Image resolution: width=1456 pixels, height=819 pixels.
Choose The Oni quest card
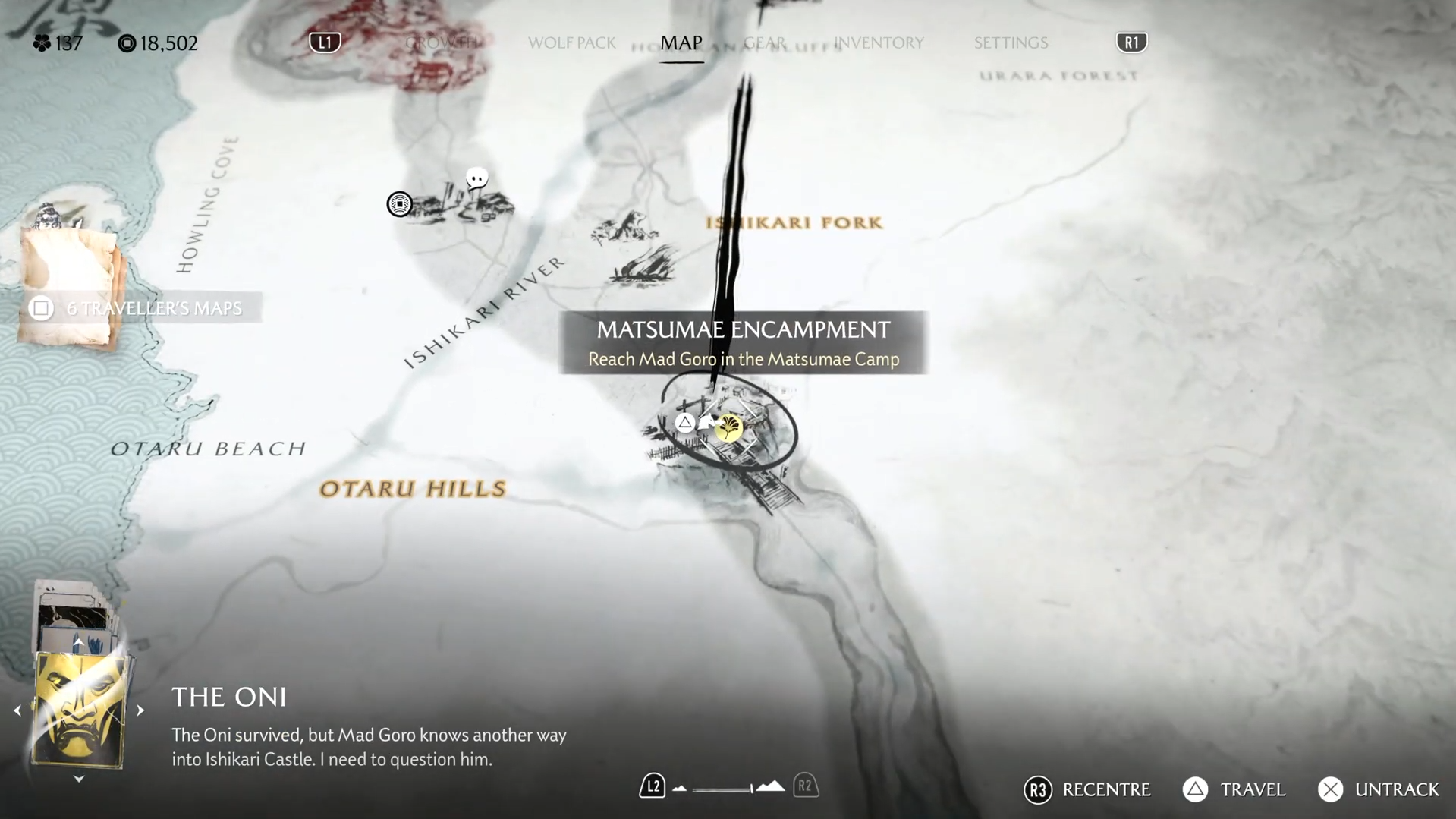pyautogui.click(x=79, y=710)
